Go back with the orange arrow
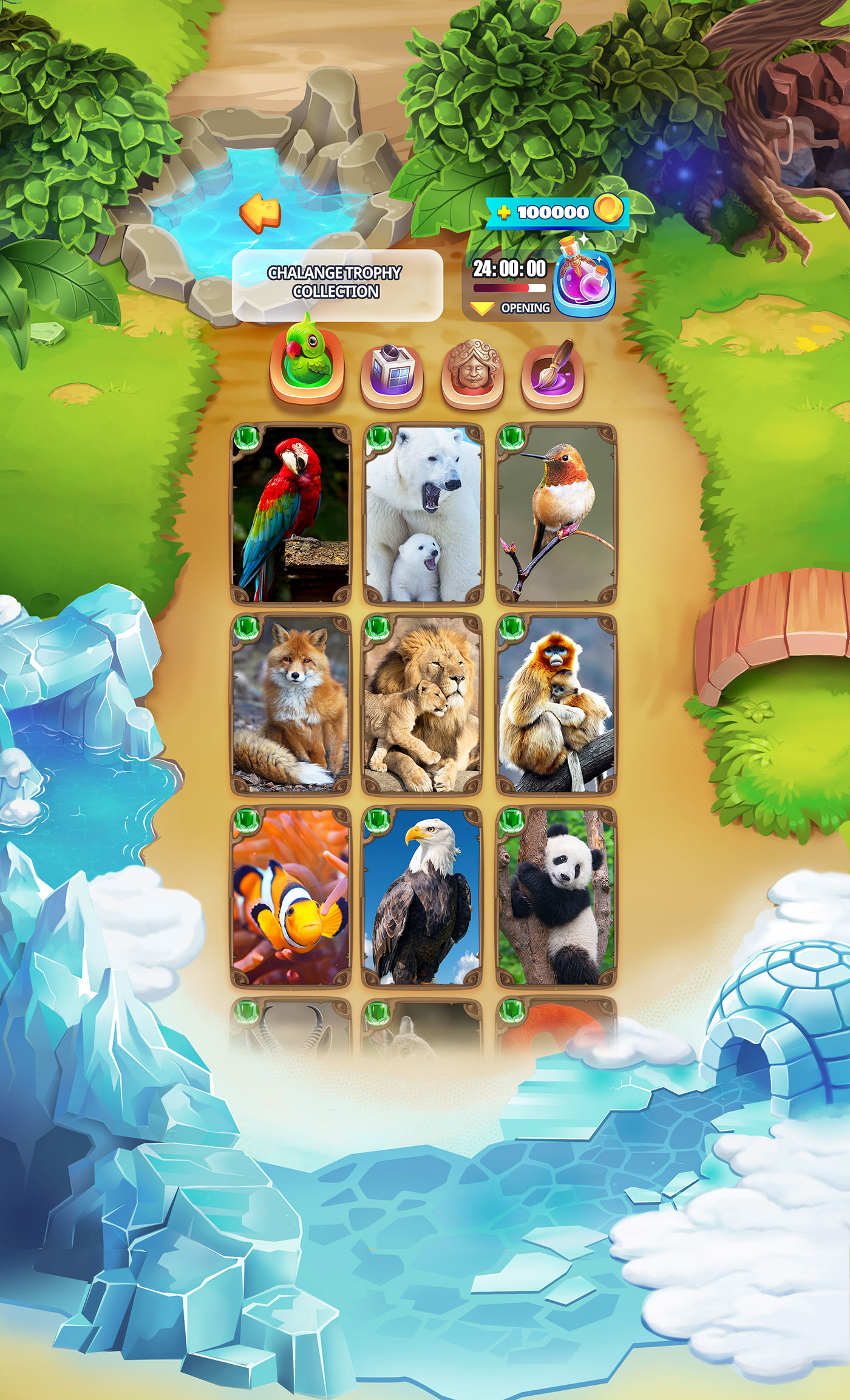 260,212
